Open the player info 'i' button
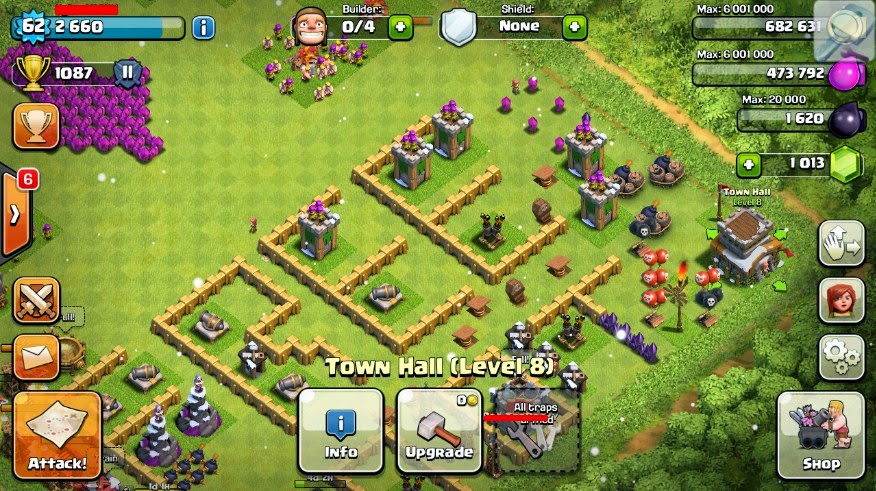Screen dimensions: 876x491 tap(203, 27)
